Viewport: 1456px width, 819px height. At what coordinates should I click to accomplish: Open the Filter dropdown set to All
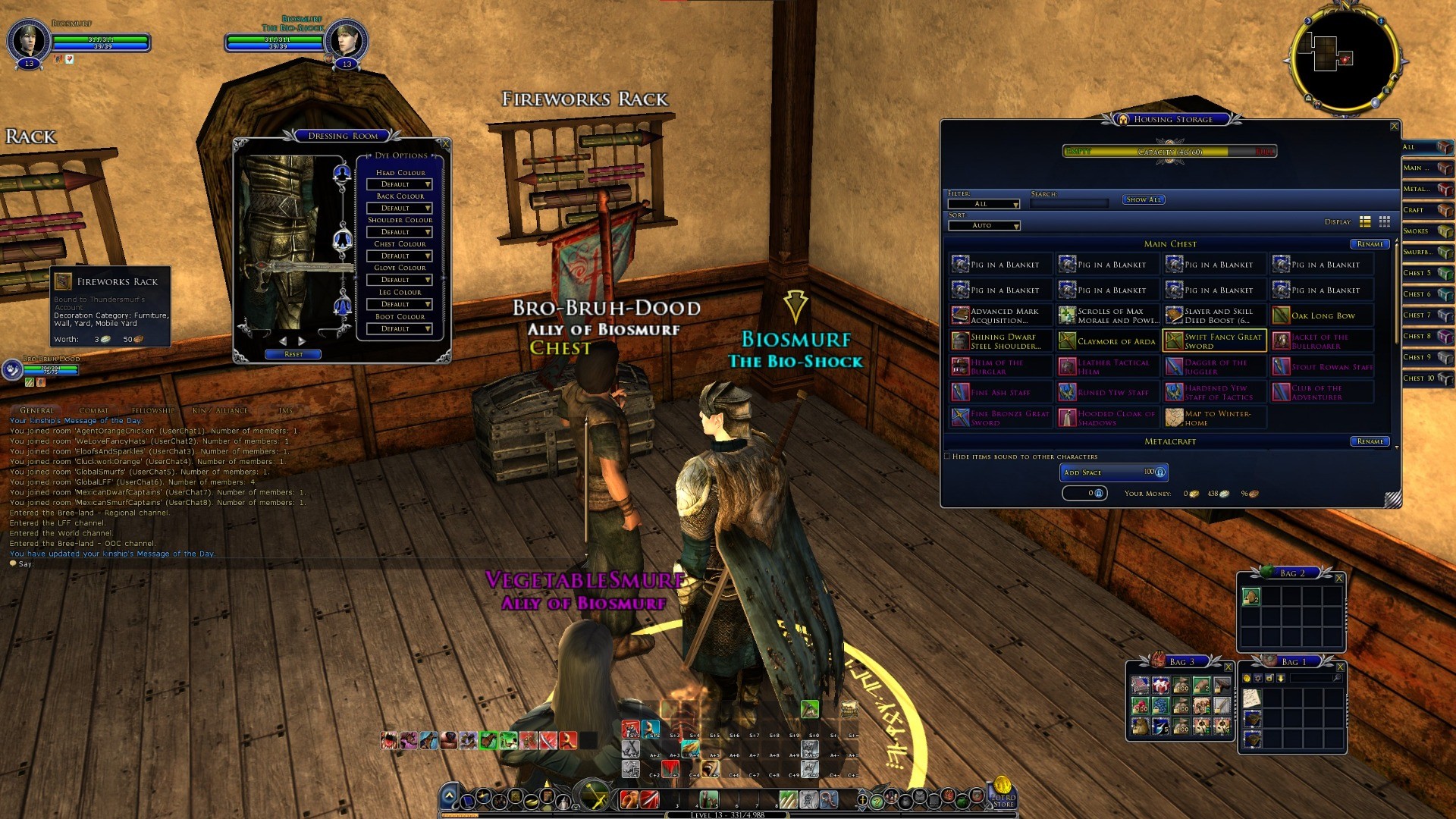point(984,204)
